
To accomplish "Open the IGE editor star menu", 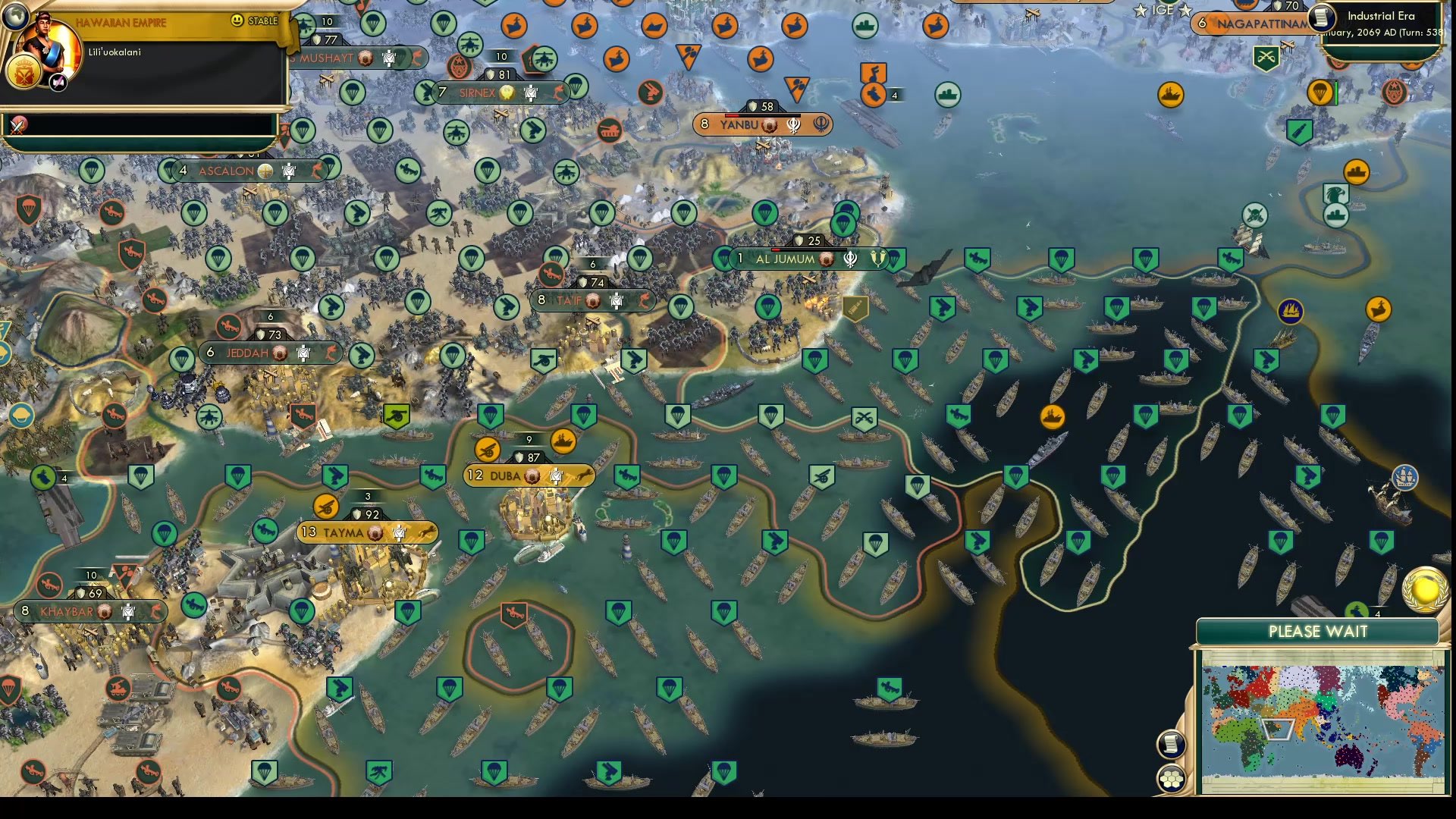I will (1163, 10).
